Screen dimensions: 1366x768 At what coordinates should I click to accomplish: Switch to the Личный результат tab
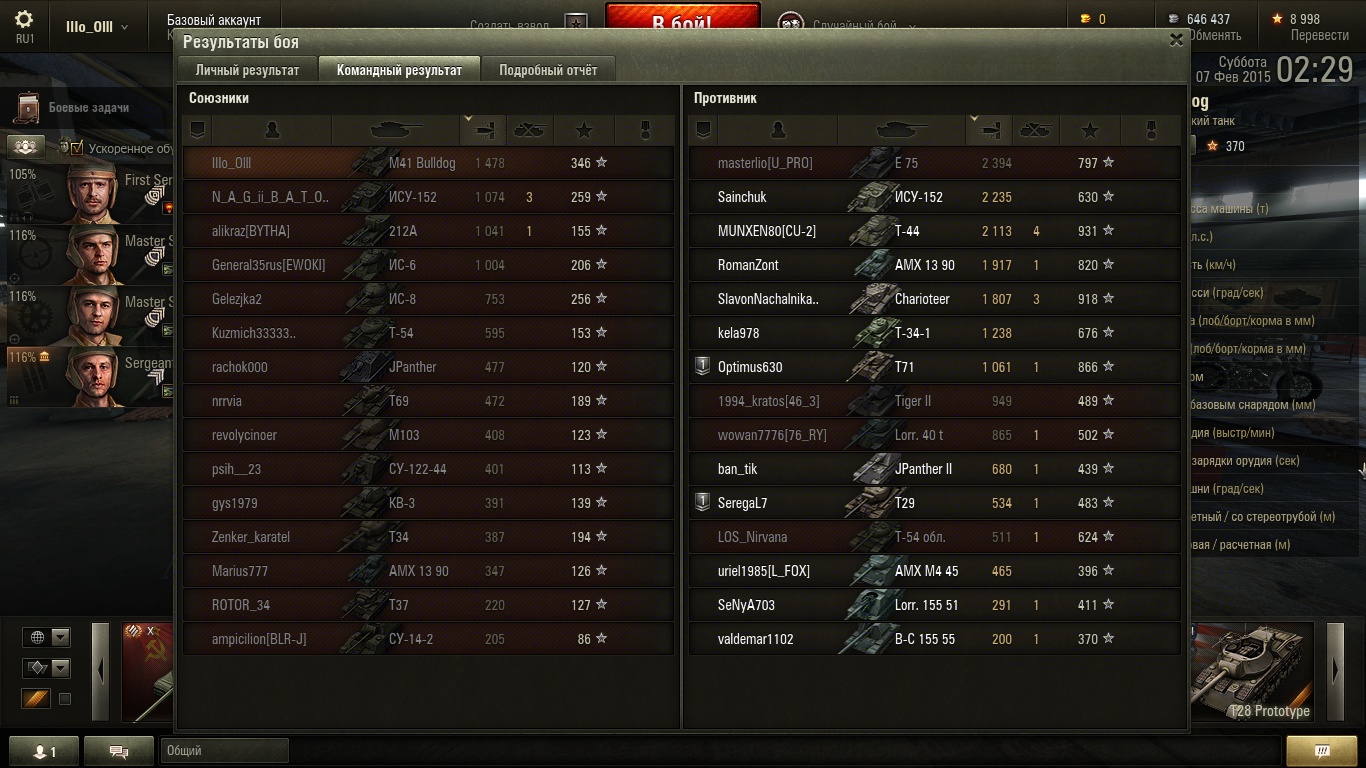pos(247,70)
